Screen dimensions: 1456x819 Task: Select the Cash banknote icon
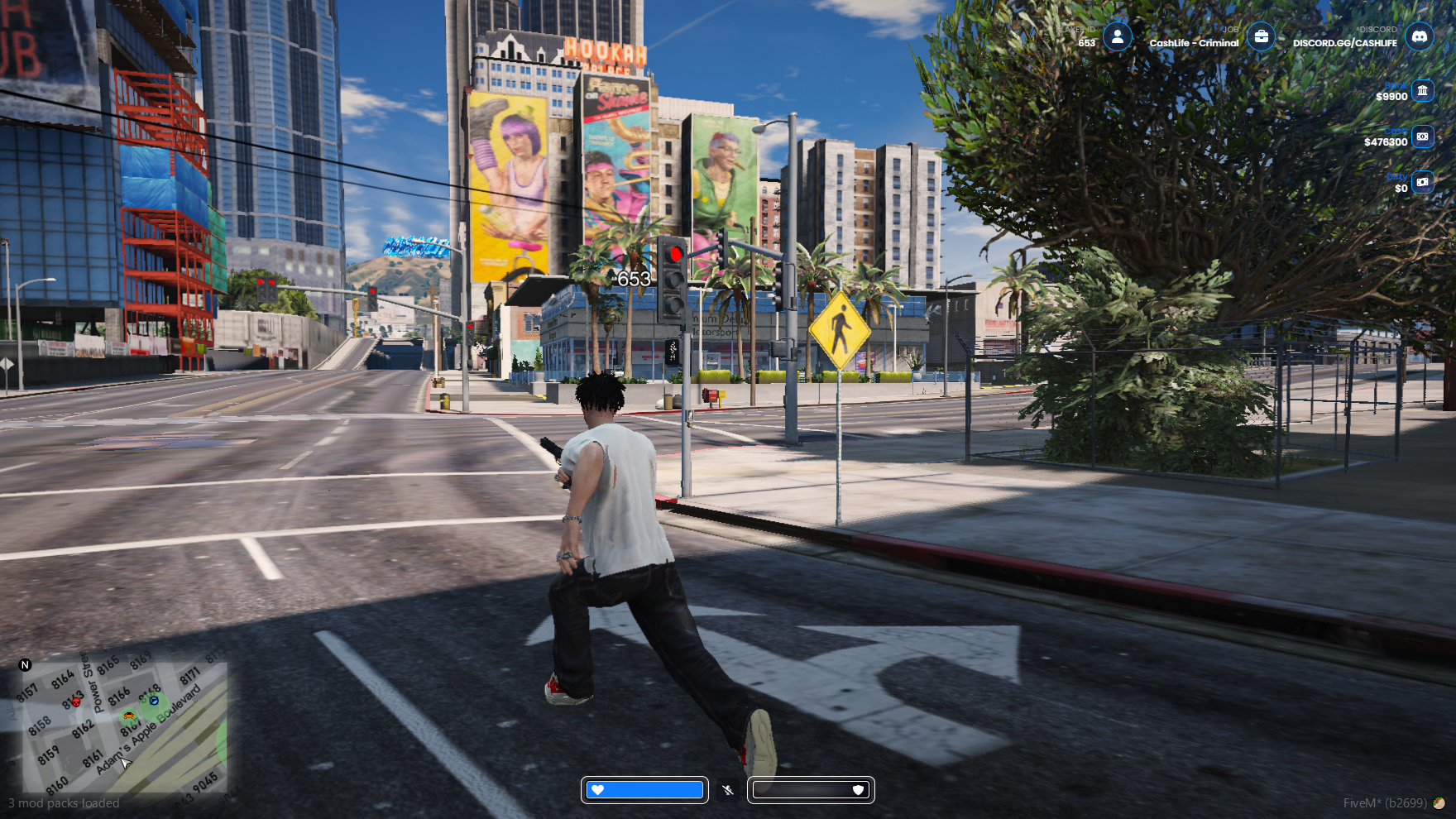click(1422, 136)
